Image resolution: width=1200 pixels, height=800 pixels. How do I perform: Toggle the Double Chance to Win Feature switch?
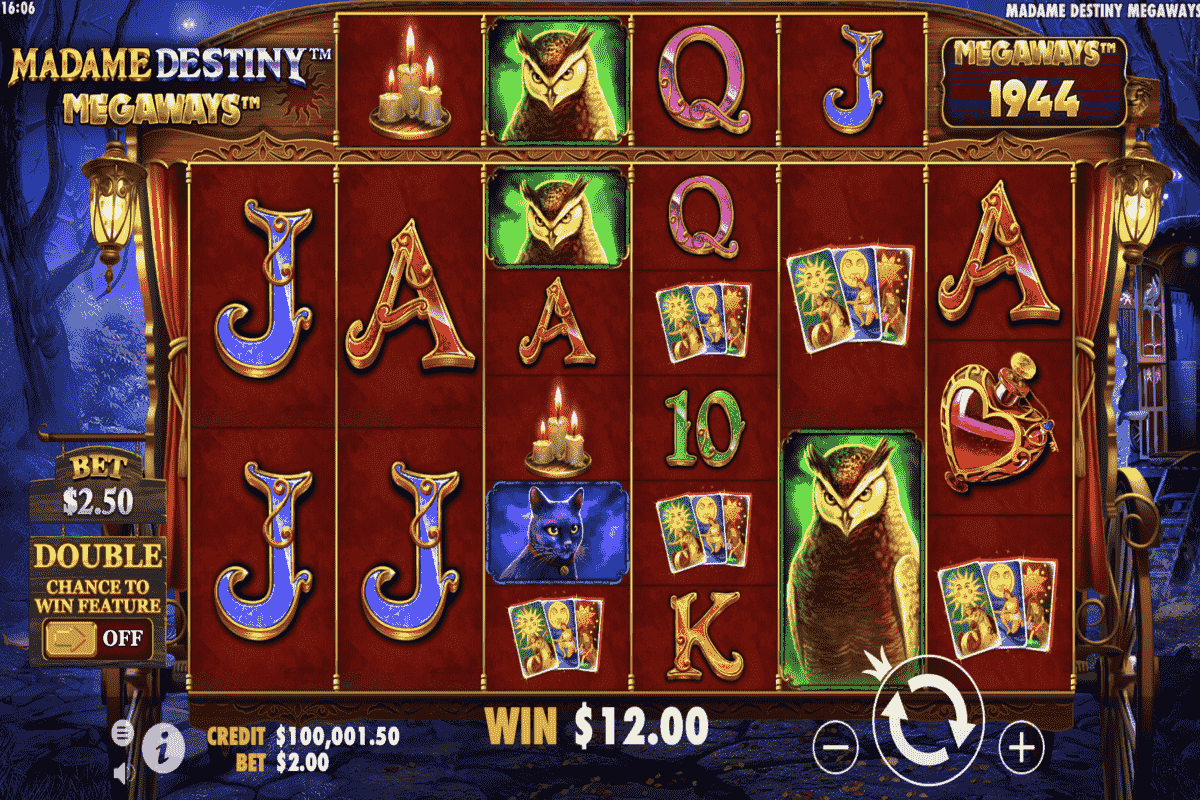point(97,637)
